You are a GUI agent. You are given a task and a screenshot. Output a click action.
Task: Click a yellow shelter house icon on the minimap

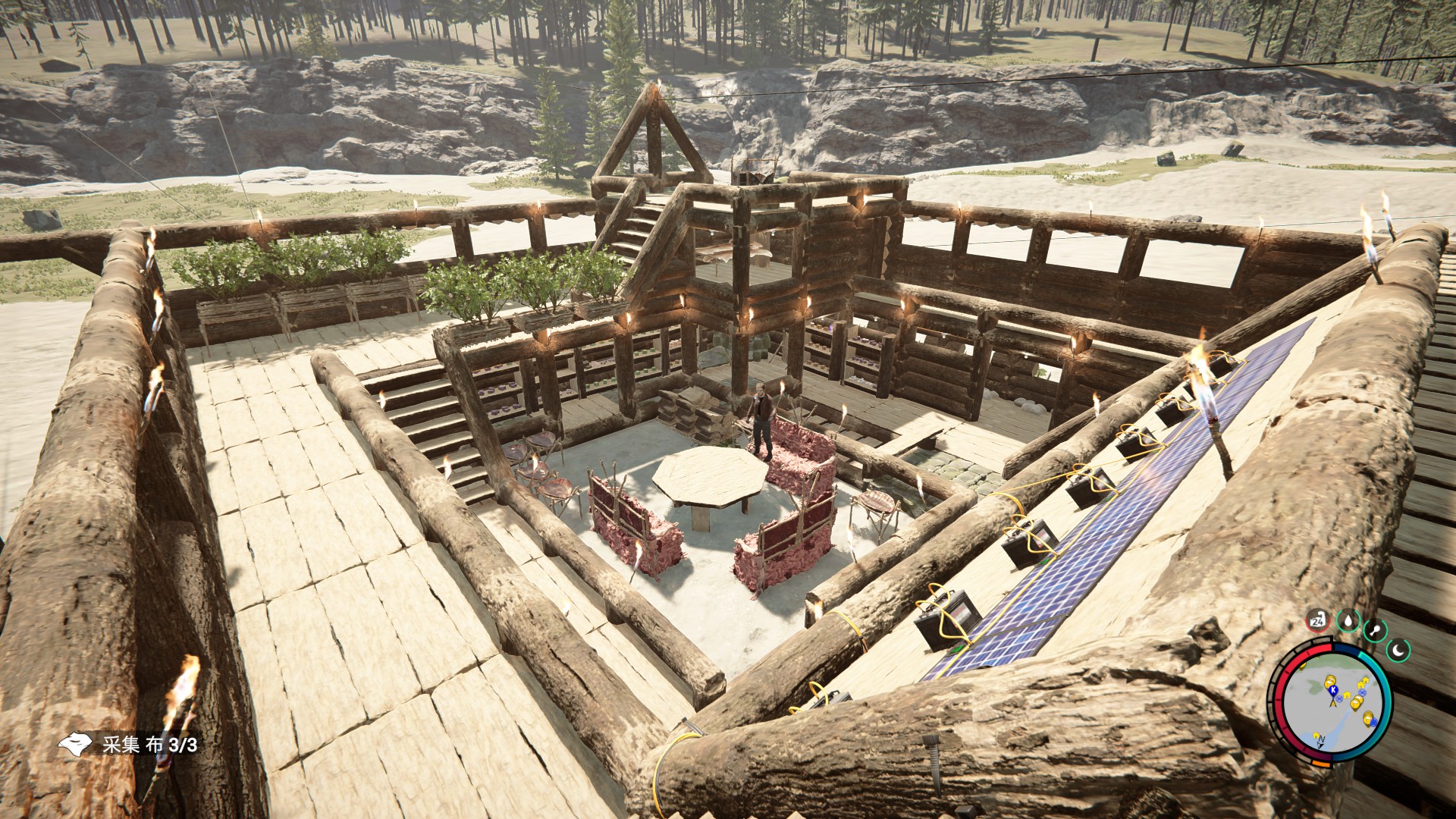coord(1347,695)
